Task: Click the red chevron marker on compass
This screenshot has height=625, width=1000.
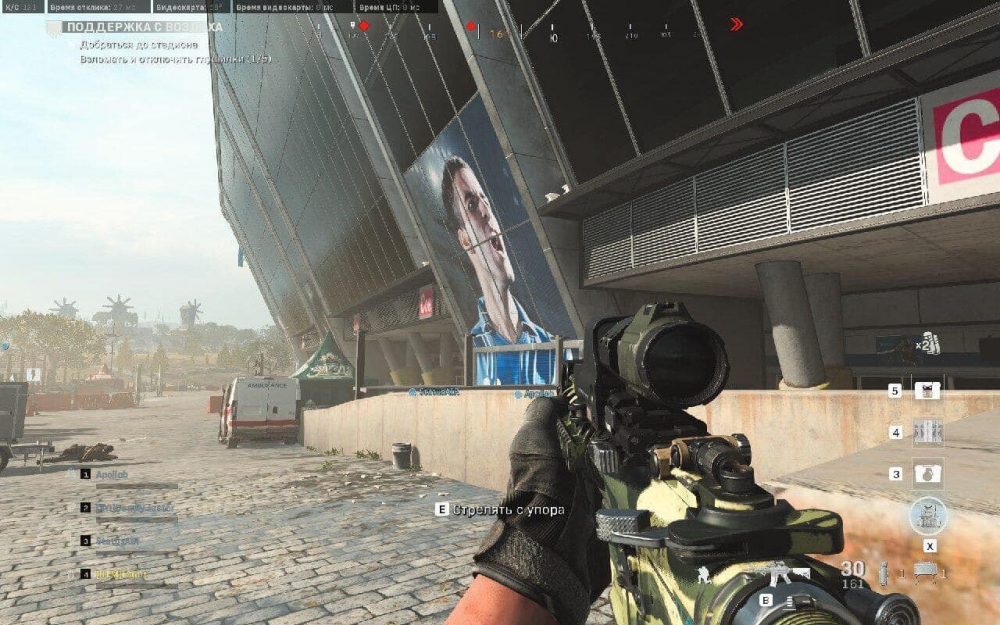Action: point(737,24)
